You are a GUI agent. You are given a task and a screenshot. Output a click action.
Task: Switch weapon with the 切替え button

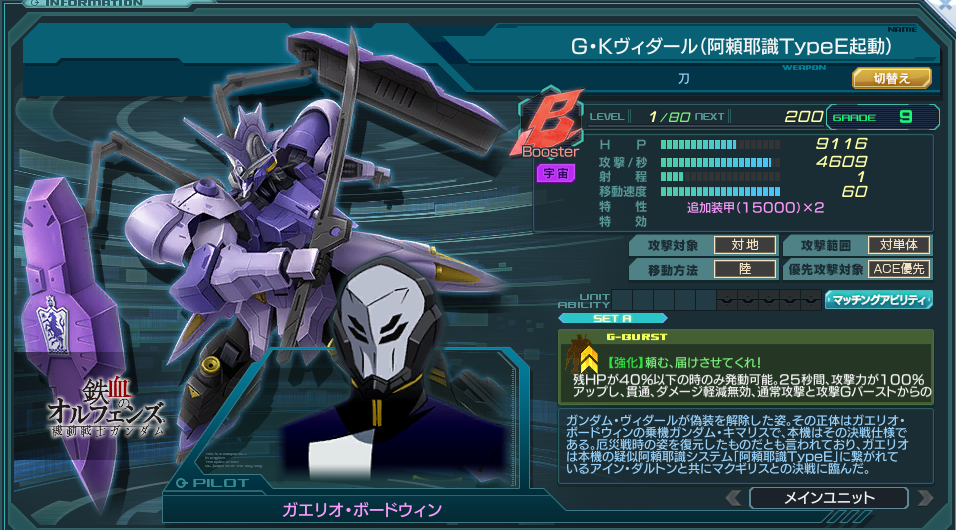tap(891, 77)
